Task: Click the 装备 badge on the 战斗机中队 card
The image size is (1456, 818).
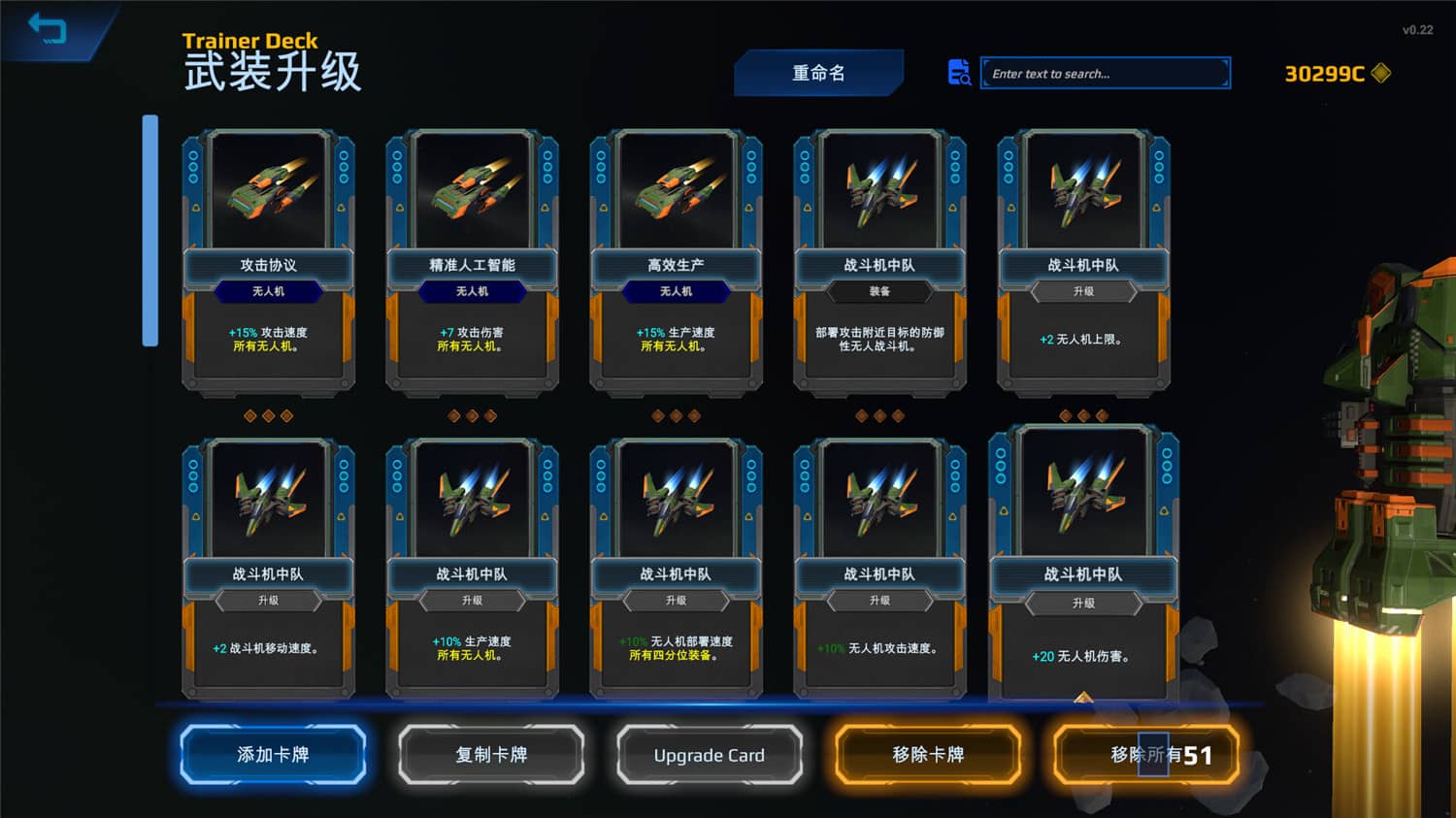Action: 881,292
